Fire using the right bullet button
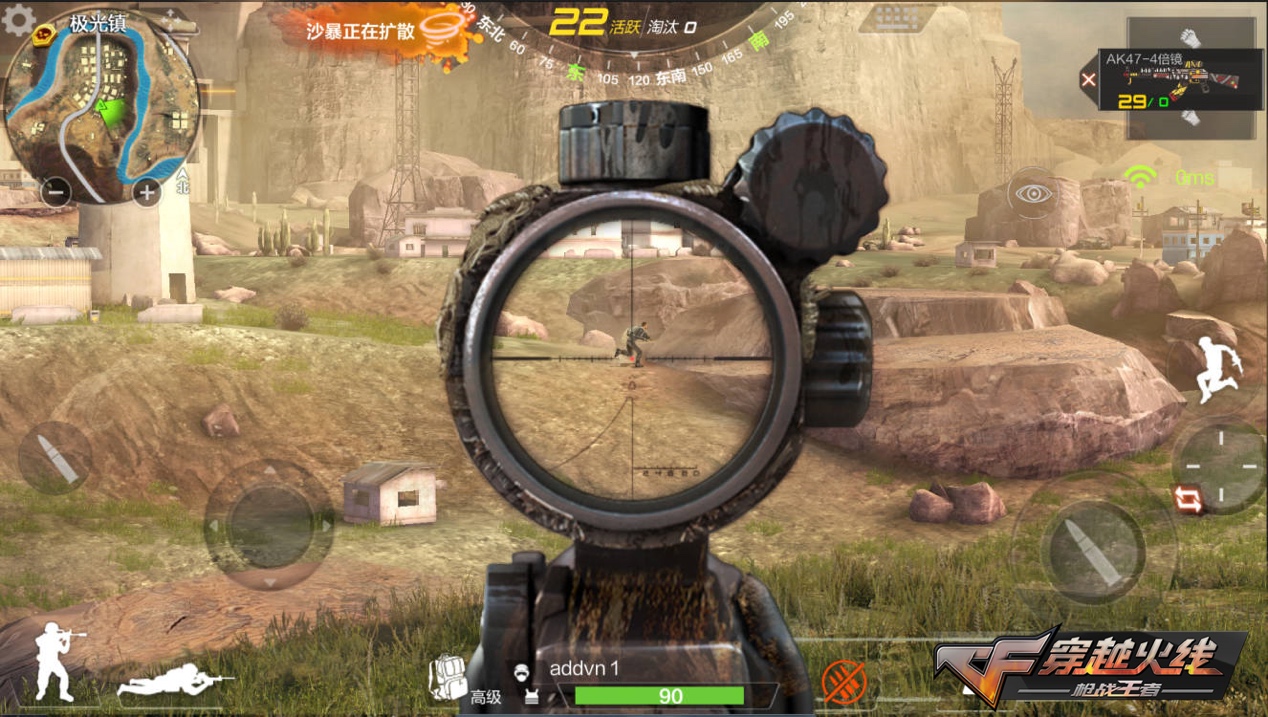The image size is (1268, 717). (1092, 549)
